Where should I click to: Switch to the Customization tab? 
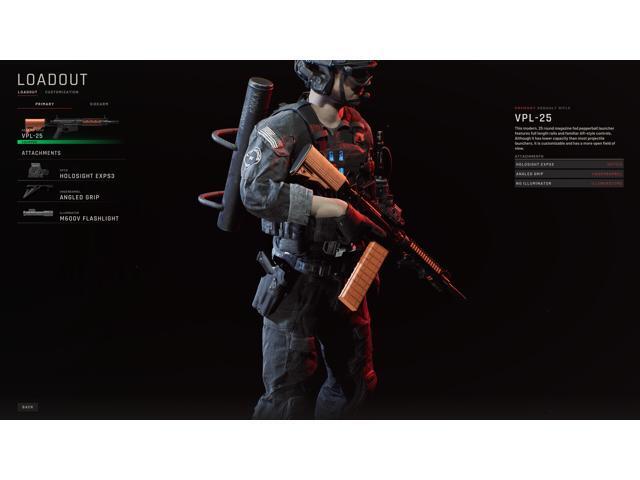pos(62,92)
